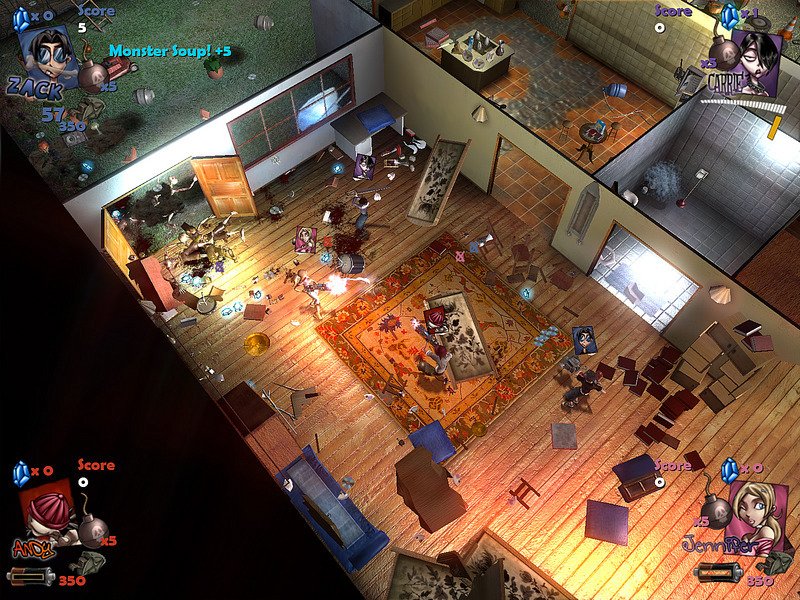
Task: Click the blue gem above Carrie's portrait
Action: click(x=729, y=13)
